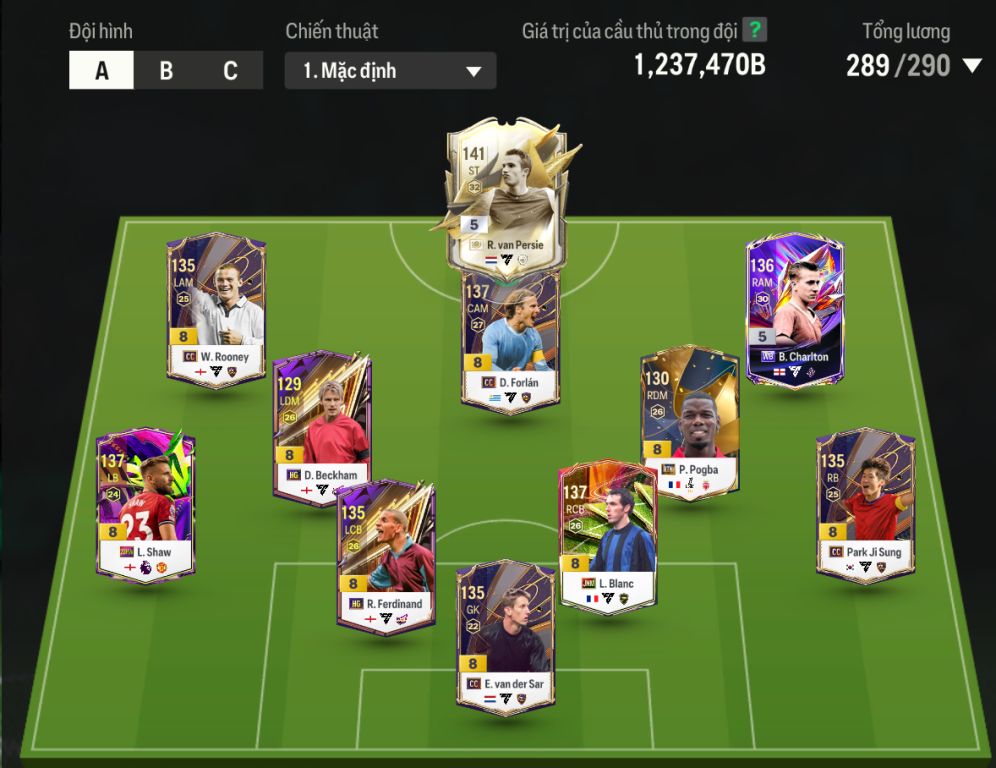Click the green question mark help icon
The image size is (996, 768).
[x=754, y=30]
